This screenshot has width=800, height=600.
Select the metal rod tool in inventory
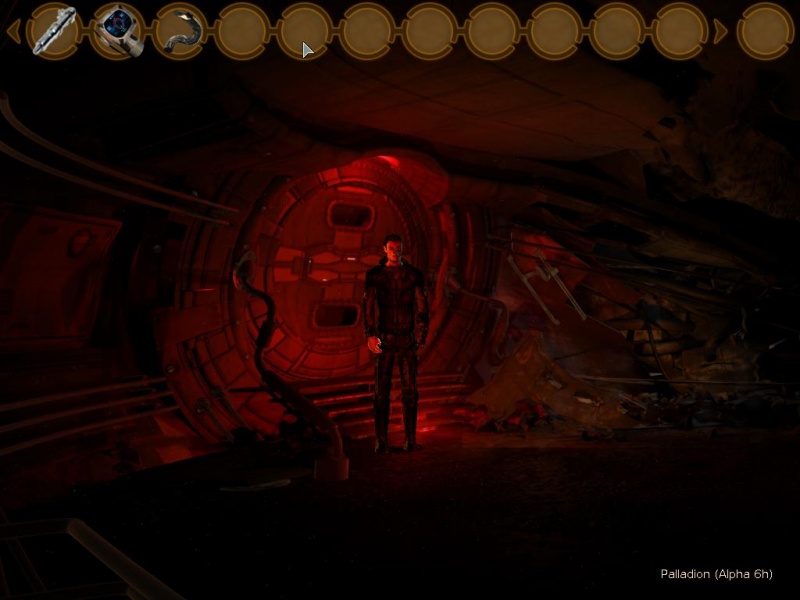[55, 30]
